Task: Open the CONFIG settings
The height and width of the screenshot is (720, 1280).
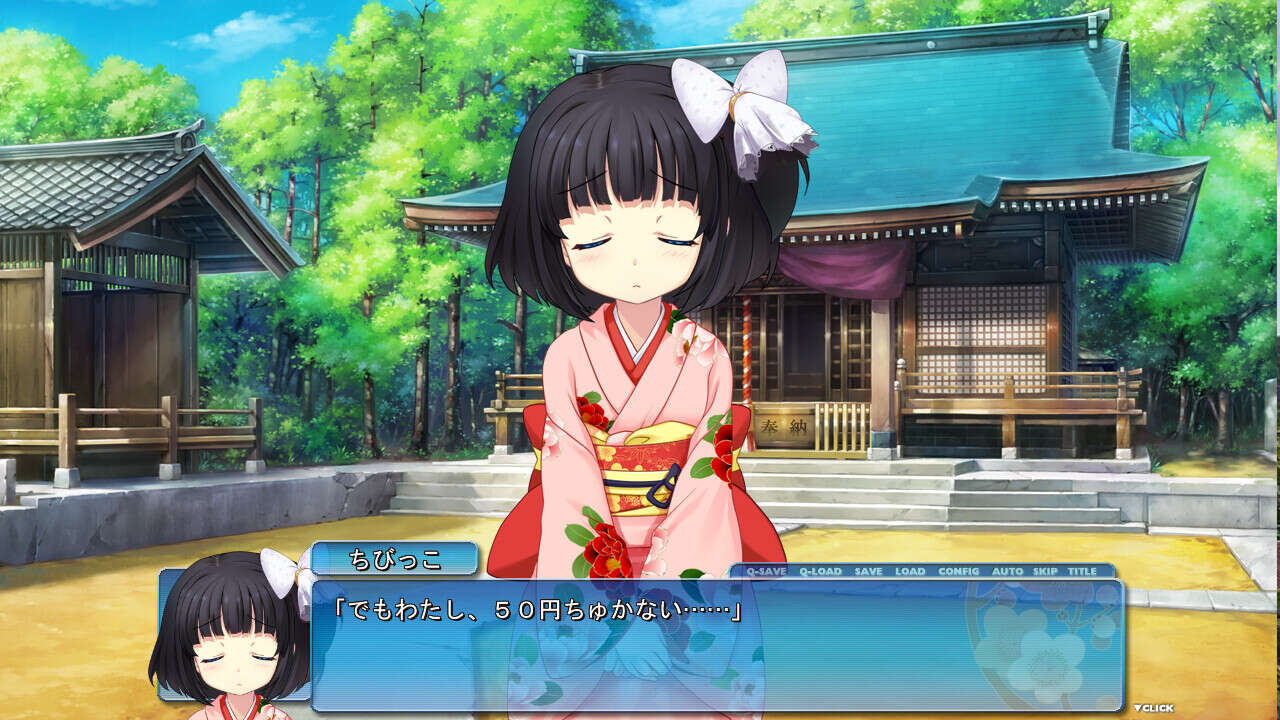Action: click(x=959, y=571)
